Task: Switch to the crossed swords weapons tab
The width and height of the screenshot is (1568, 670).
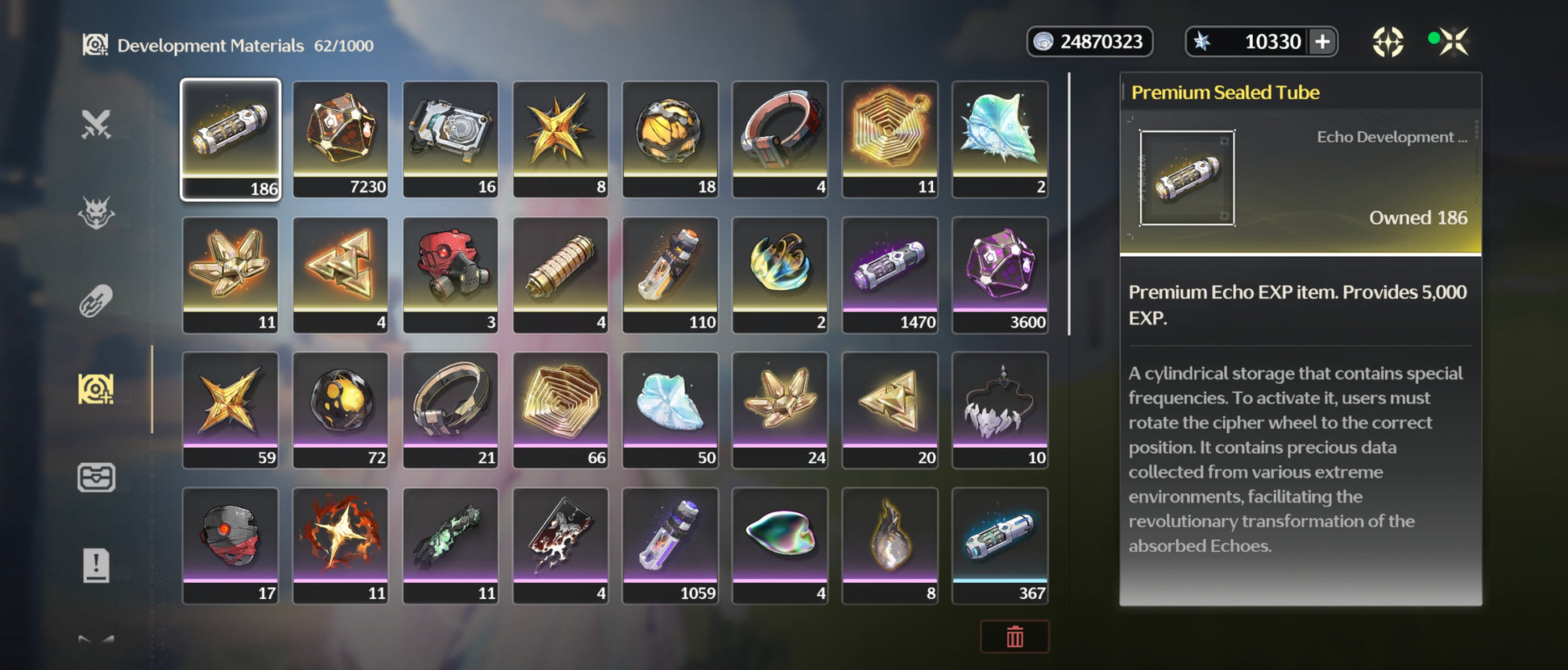Action: coord(96,125)
